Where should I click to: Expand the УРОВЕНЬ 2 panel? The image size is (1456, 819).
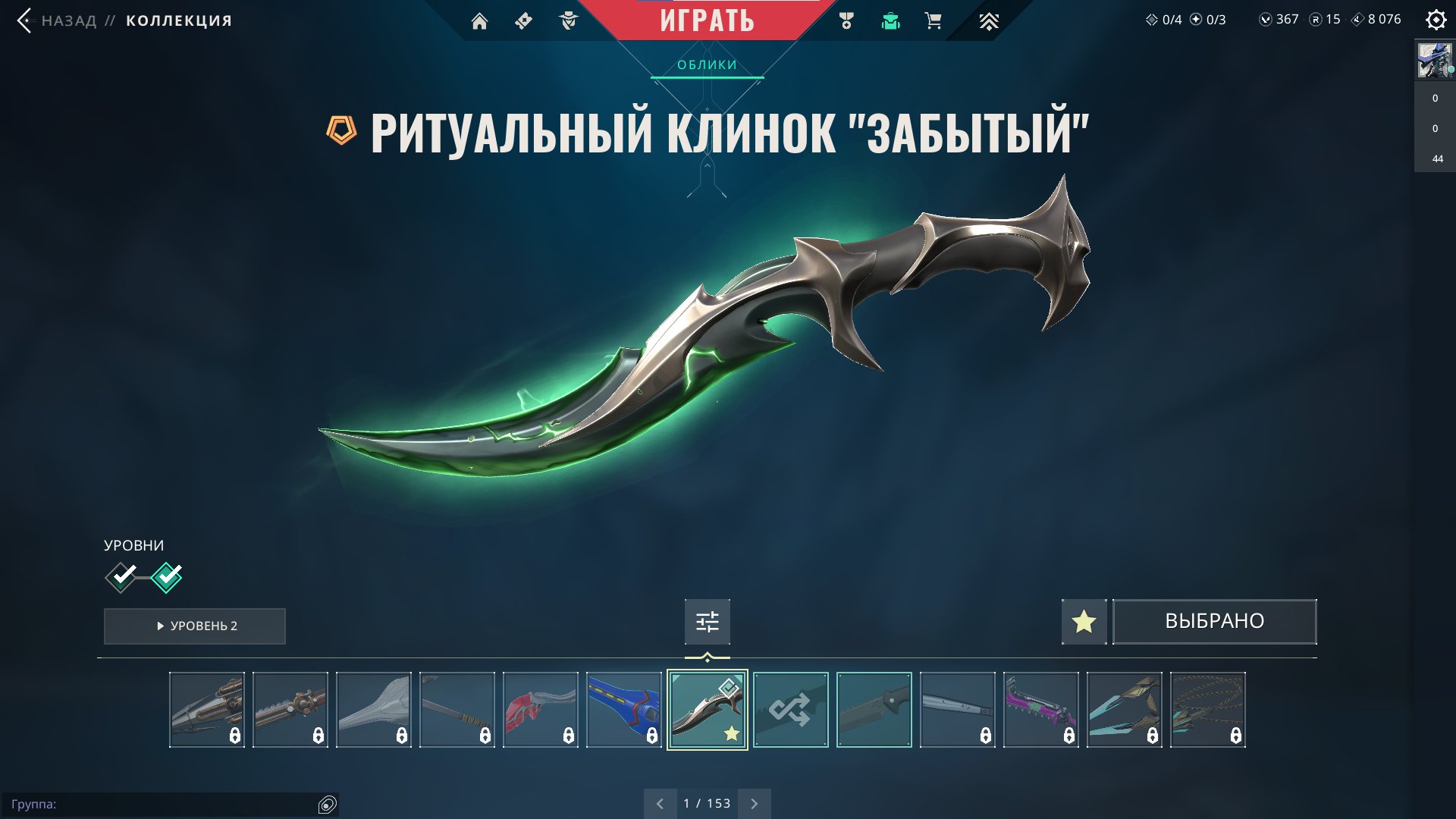[x=194, y=626]
